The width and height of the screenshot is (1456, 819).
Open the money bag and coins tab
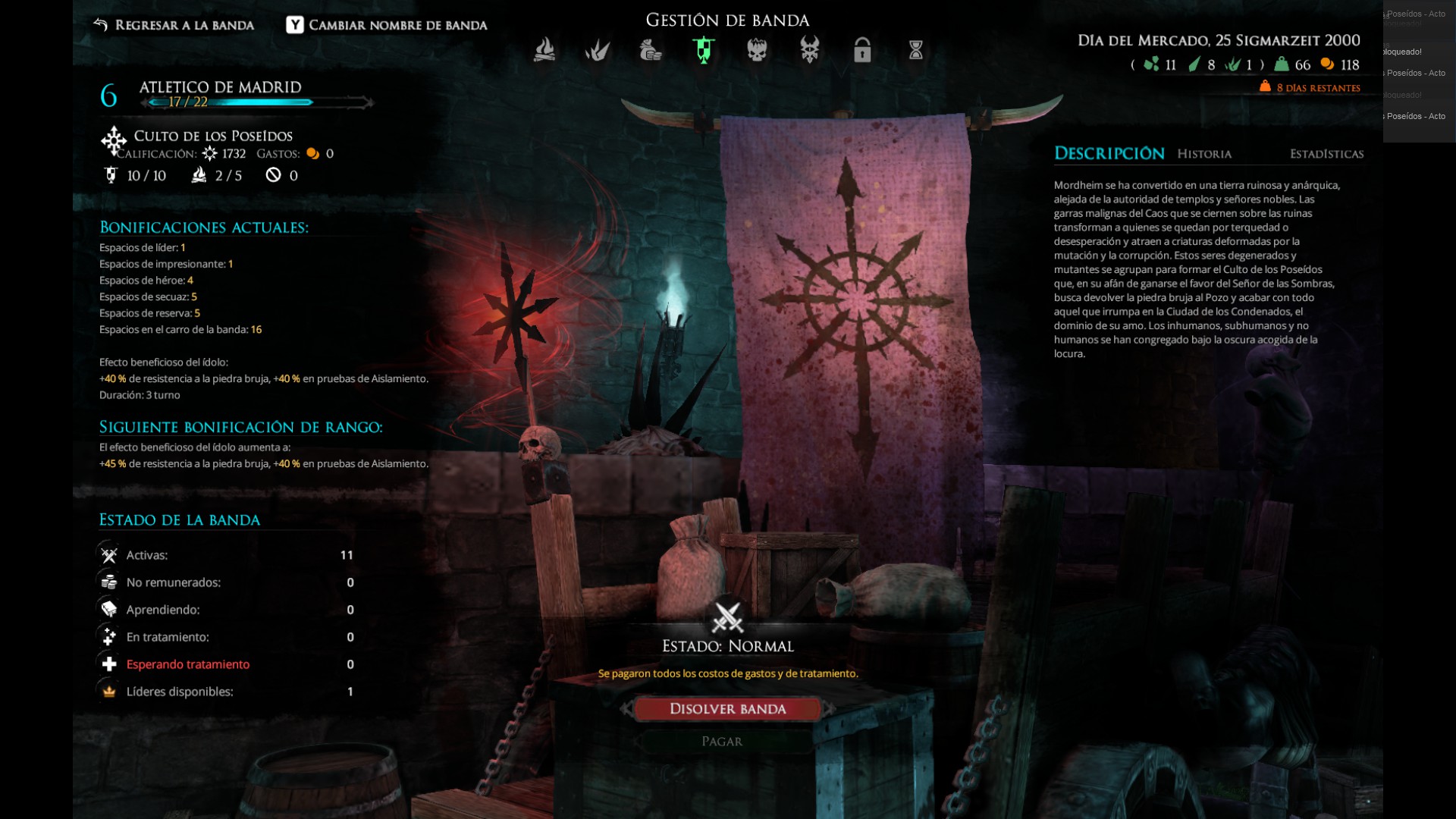tap(651, 50)
